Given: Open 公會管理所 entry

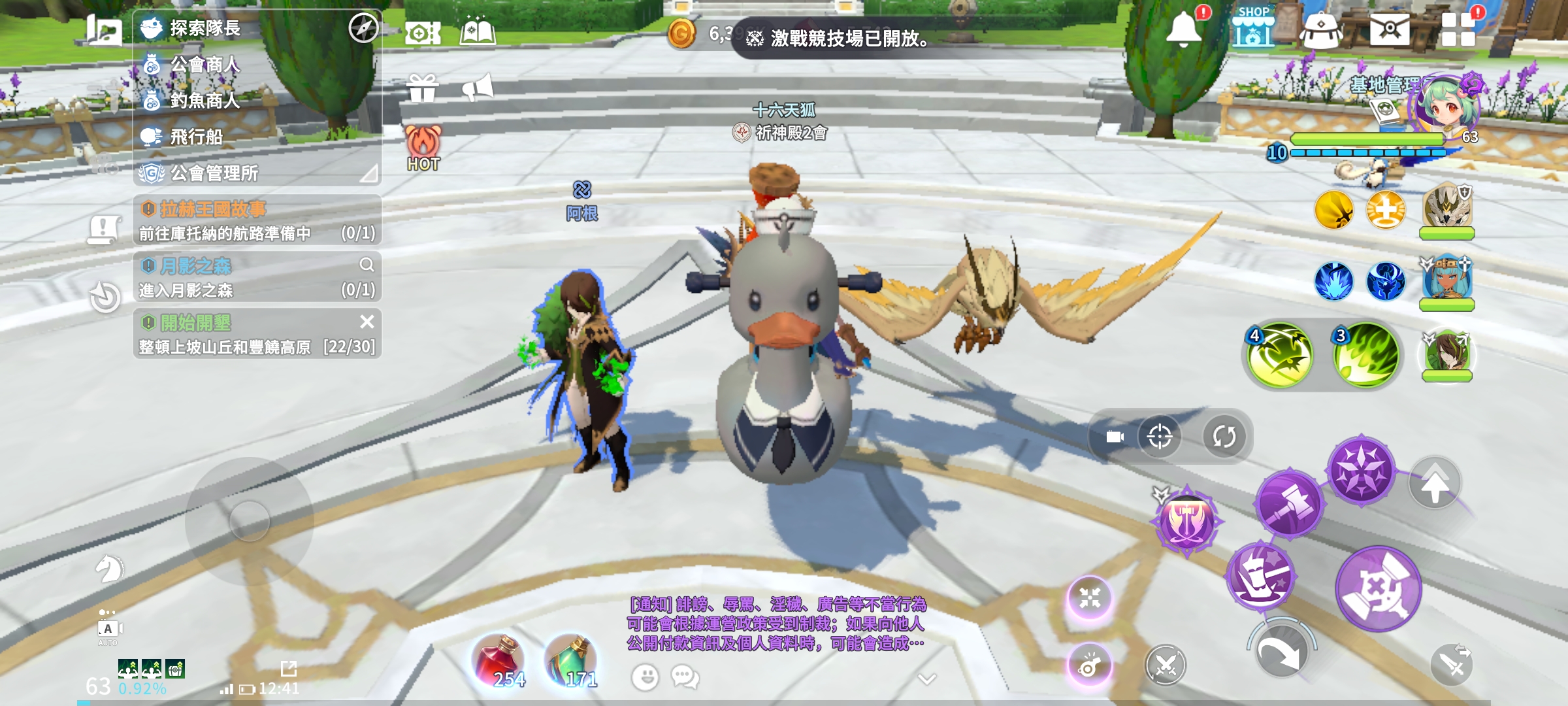Looking at the screenshot, I should click(x=214, y=173).
